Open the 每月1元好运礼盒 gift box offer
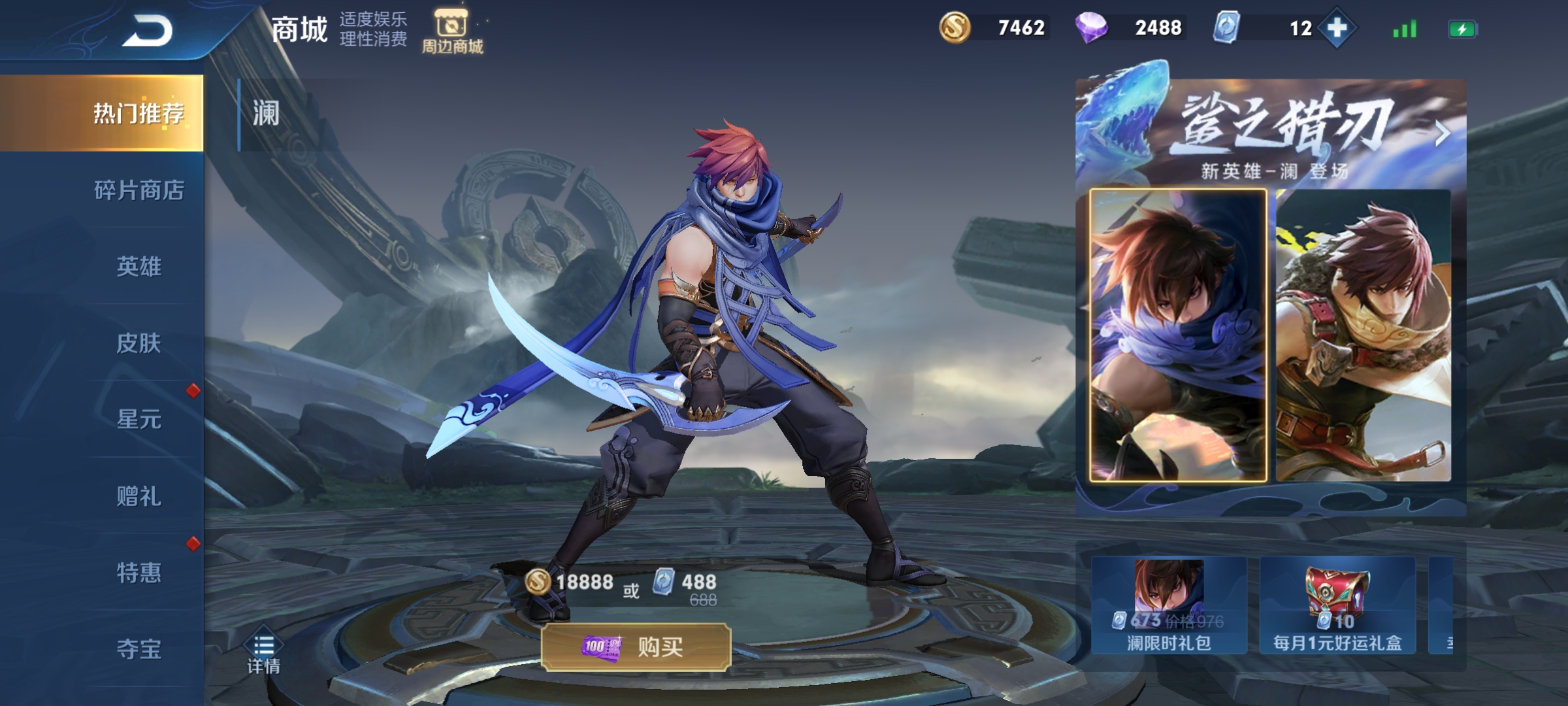Viewport: 1568px width, 706px height. (x=1337, y=606)
